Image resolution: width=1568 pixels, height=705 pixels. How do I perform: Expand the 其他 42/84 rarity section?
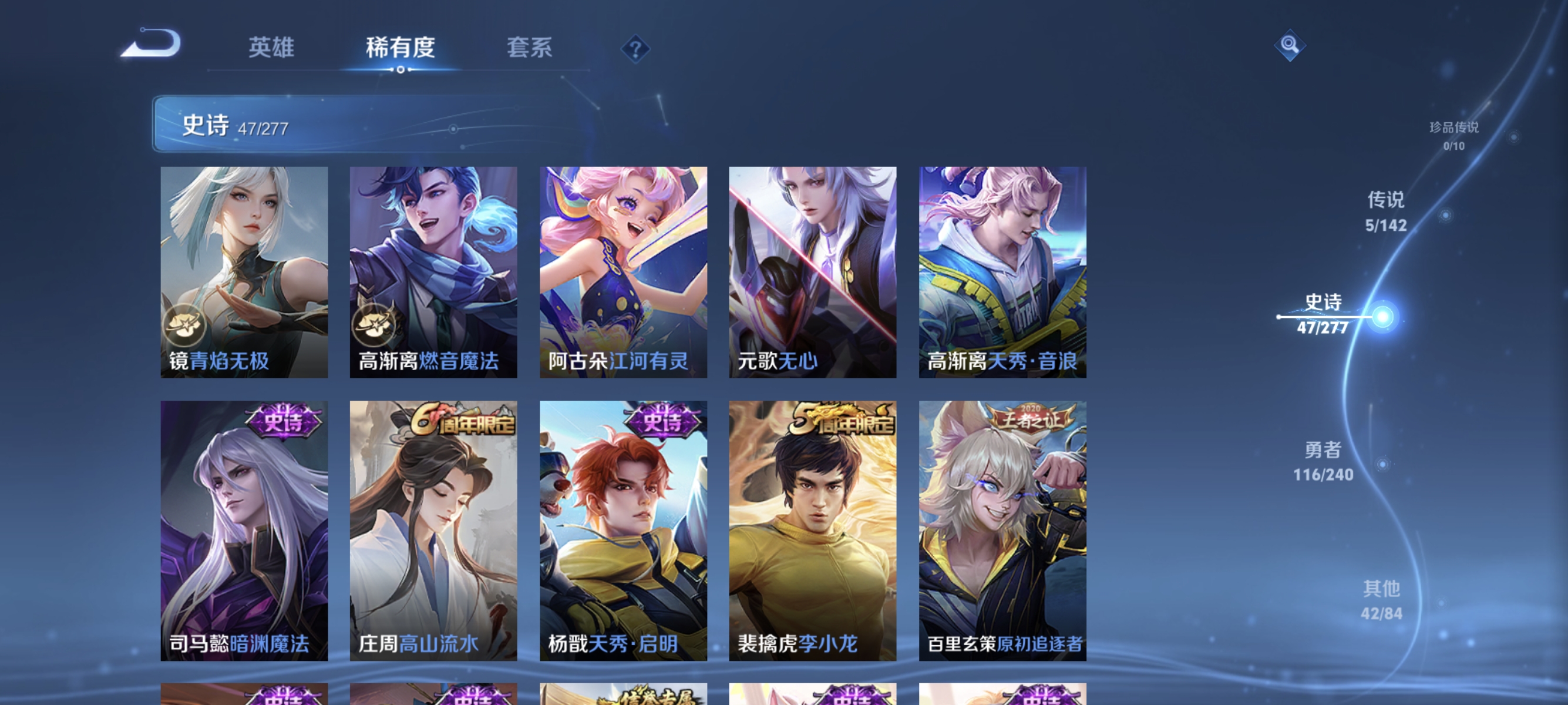[1383, 600]
